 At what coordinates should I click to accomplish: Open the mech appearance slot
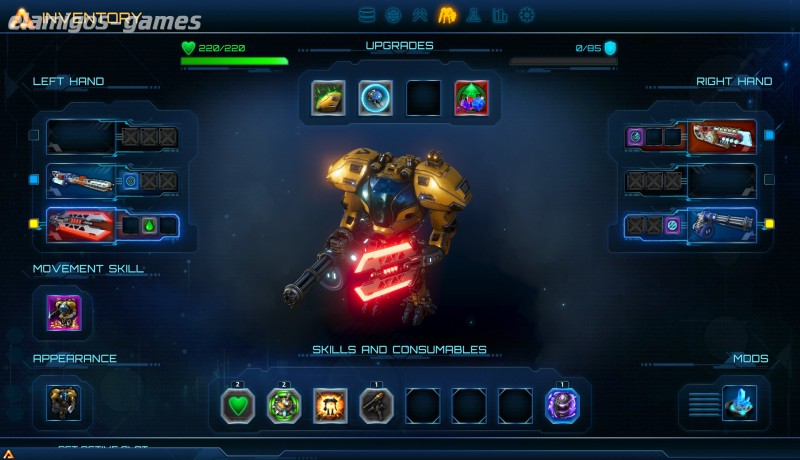pos(64,403)
